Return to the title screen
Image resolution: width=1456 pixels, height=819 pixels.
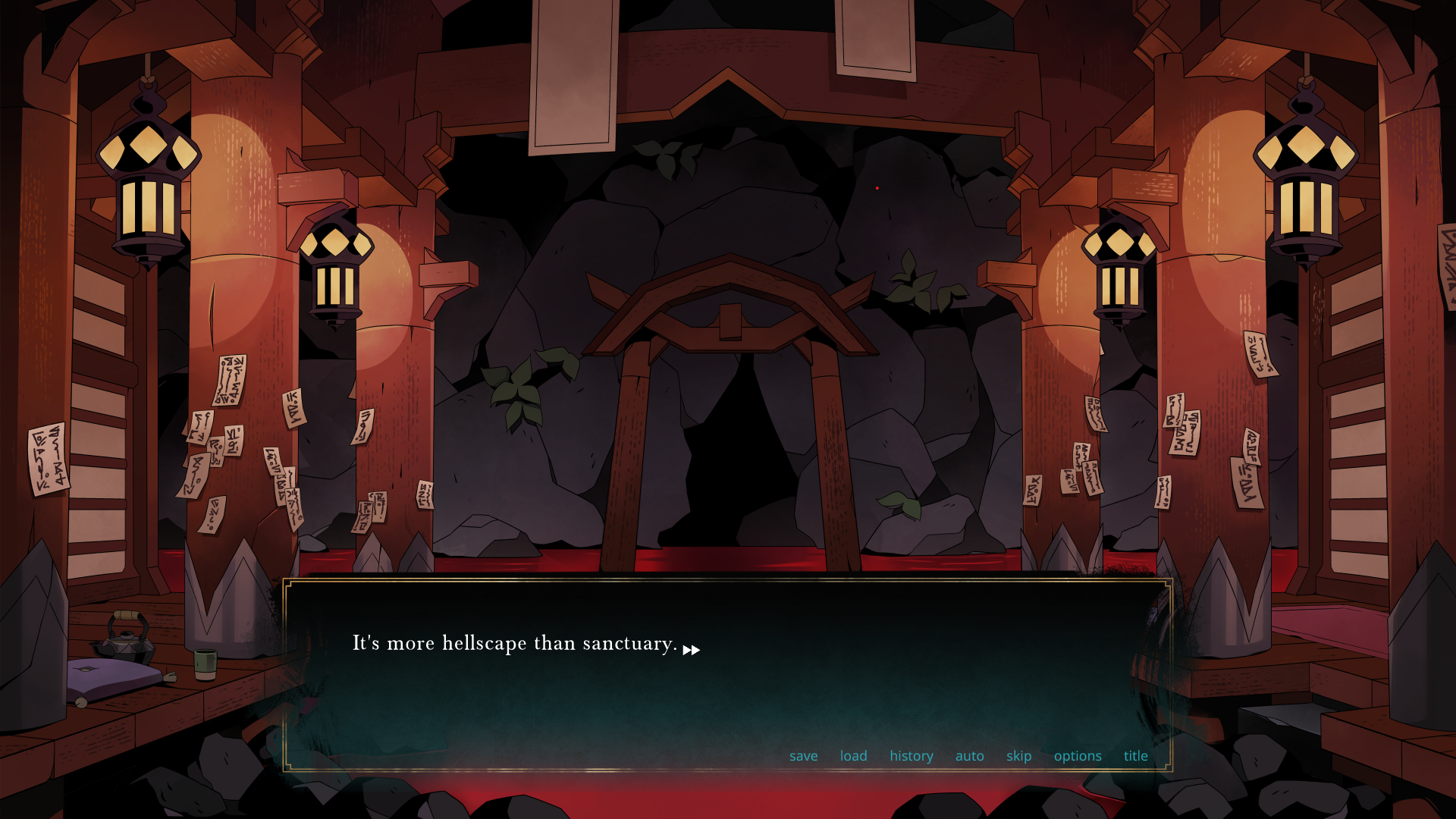[x=1135, y=756]
